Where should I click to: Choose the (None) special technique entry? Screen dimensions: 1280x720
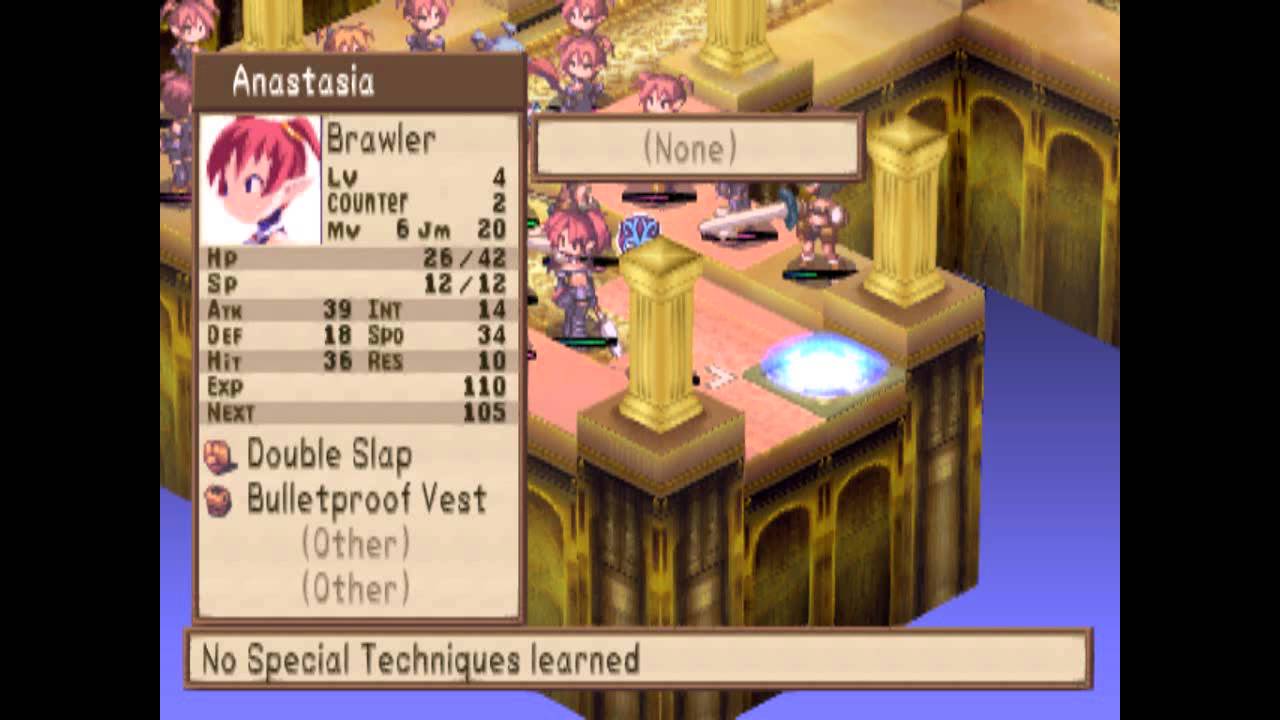click(690, 150)
